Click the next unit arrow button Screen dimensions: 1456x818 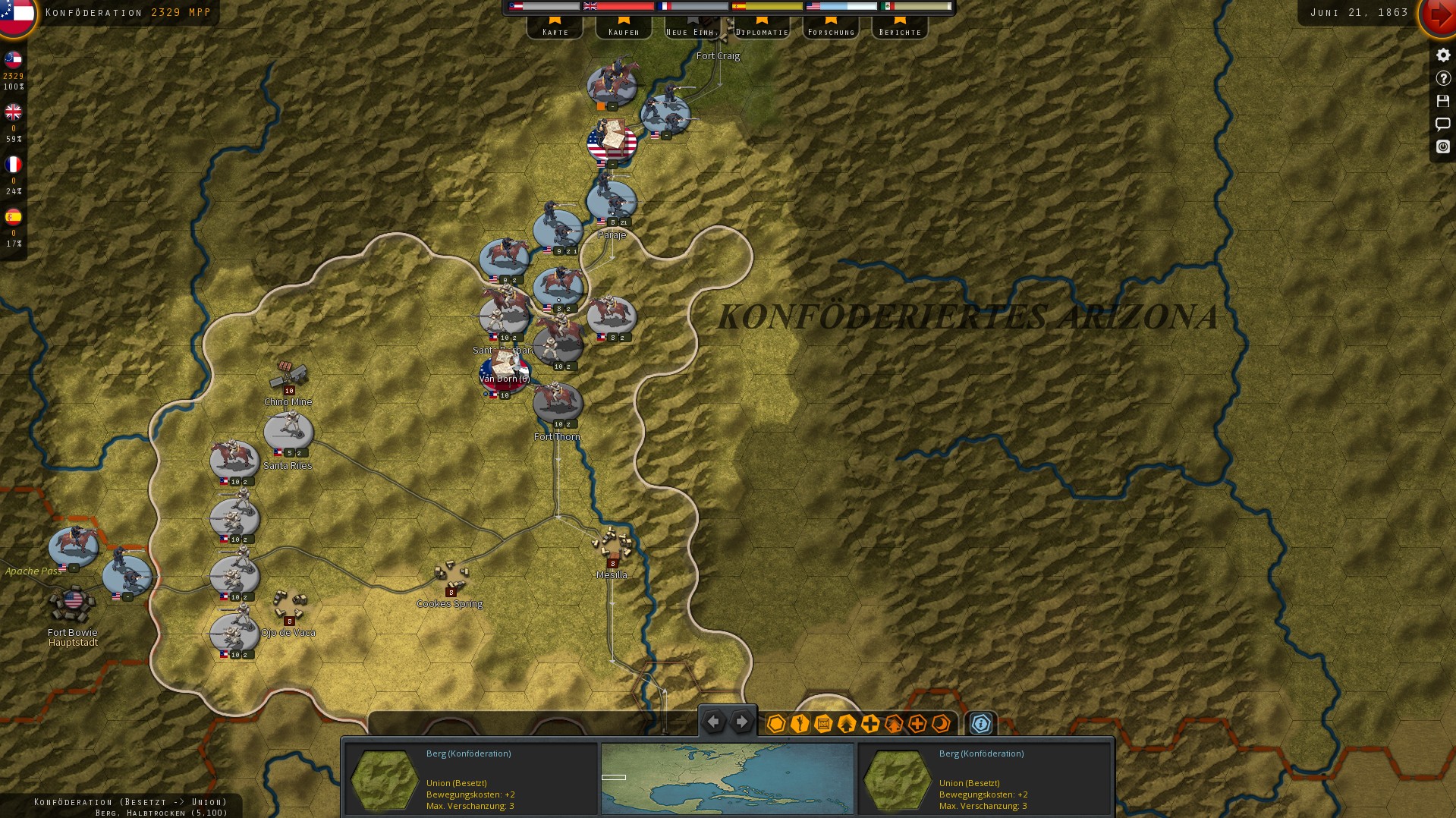(741, 721)
